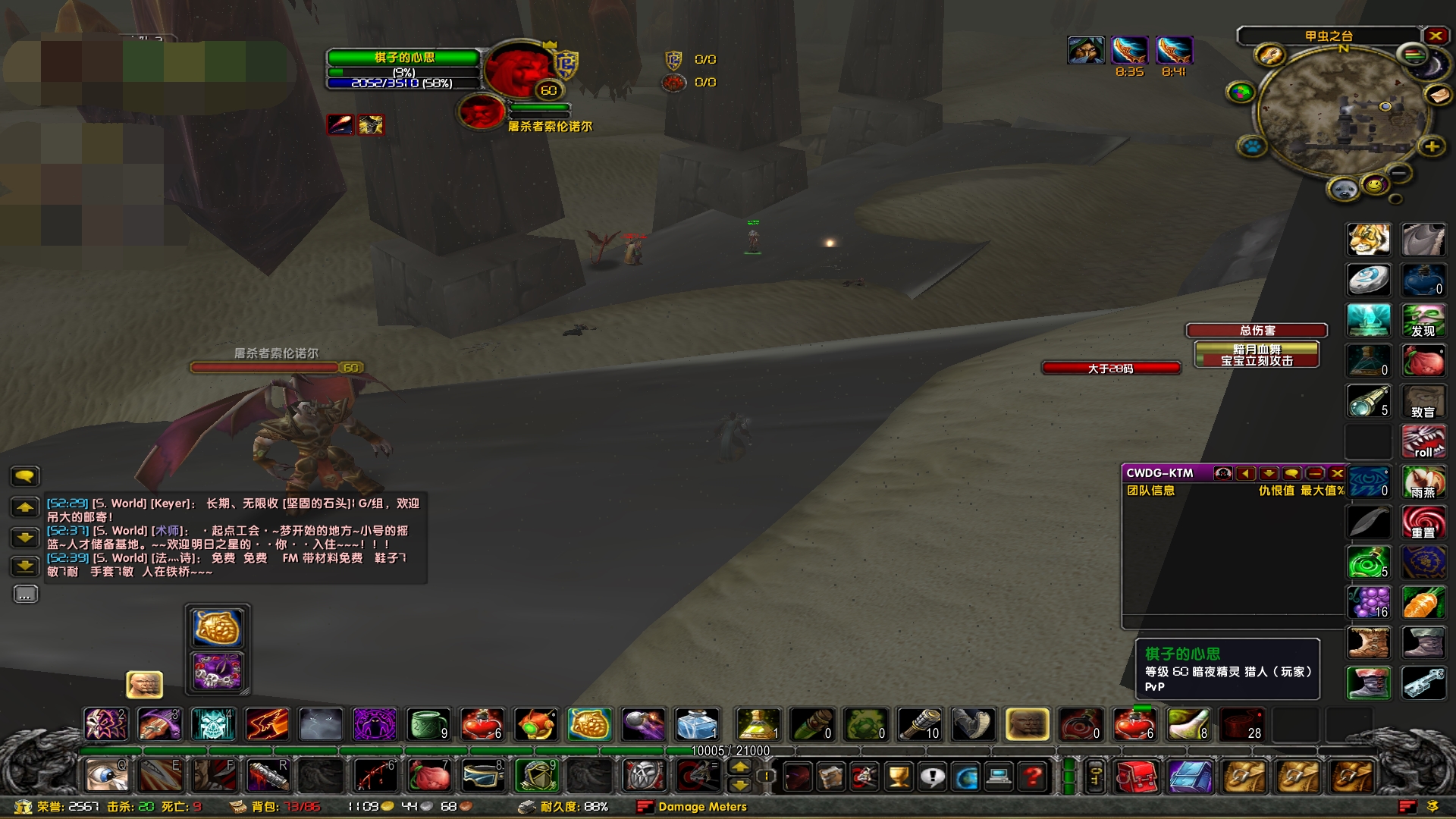The height and width of the screenshot is (819, 1456).
Task: Use the green mug item on the hotbar
Action: pos(428,724)
